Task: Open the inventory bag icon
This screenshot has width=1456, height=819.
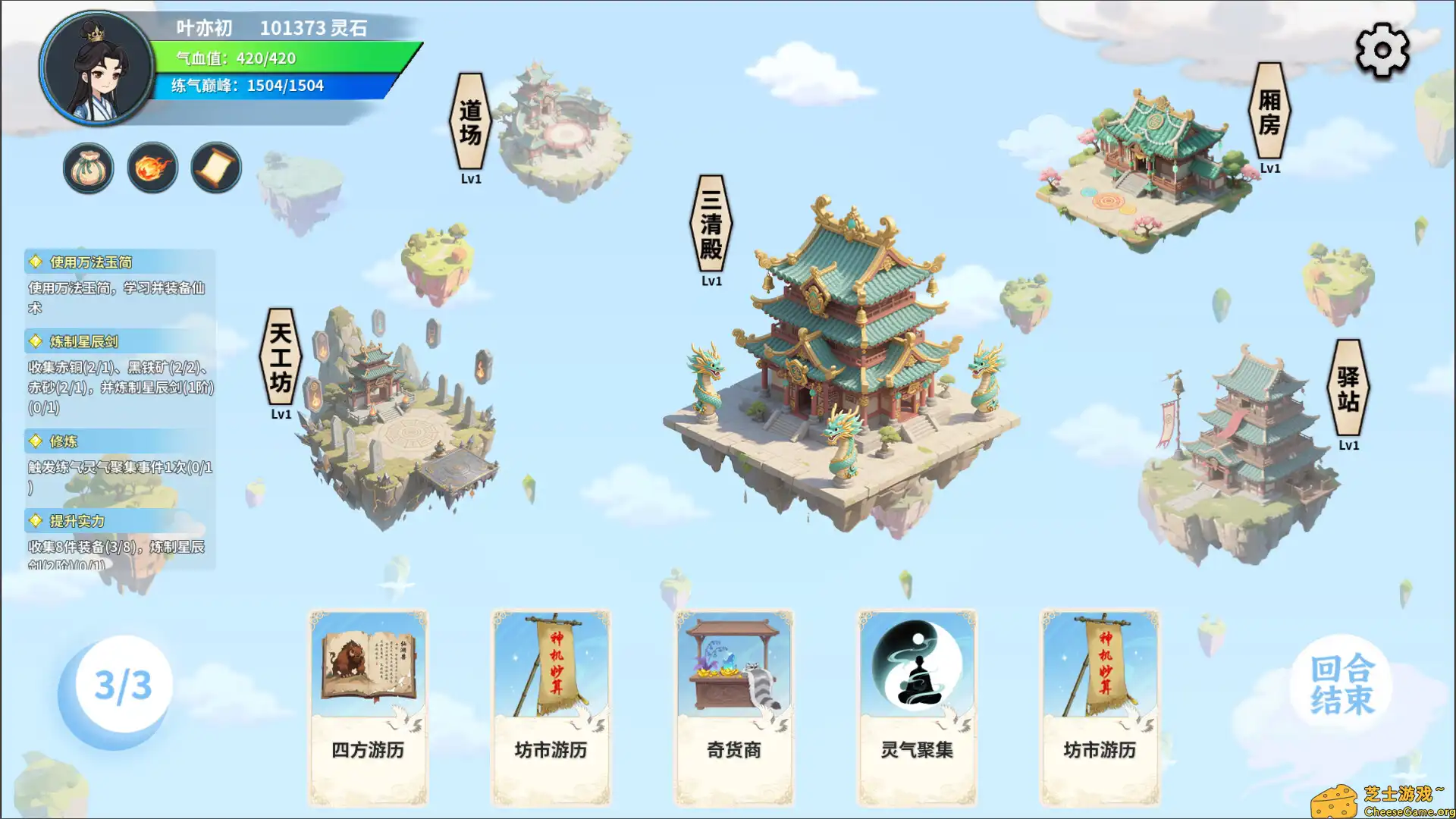Action: coord(88,168)
